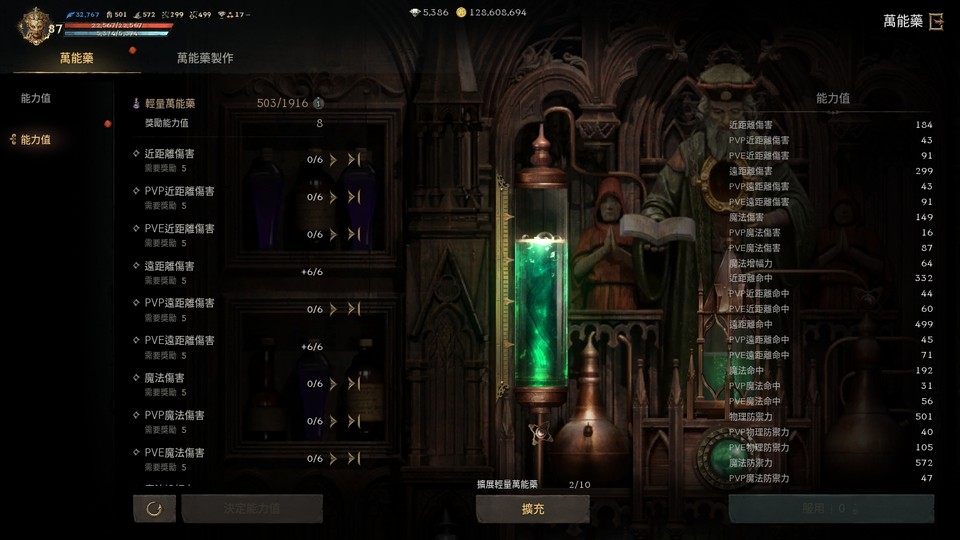960x540 pixels.
Task: Max out 魔法傷害 points
Action: pyautogui.click(x=353, y=384)
